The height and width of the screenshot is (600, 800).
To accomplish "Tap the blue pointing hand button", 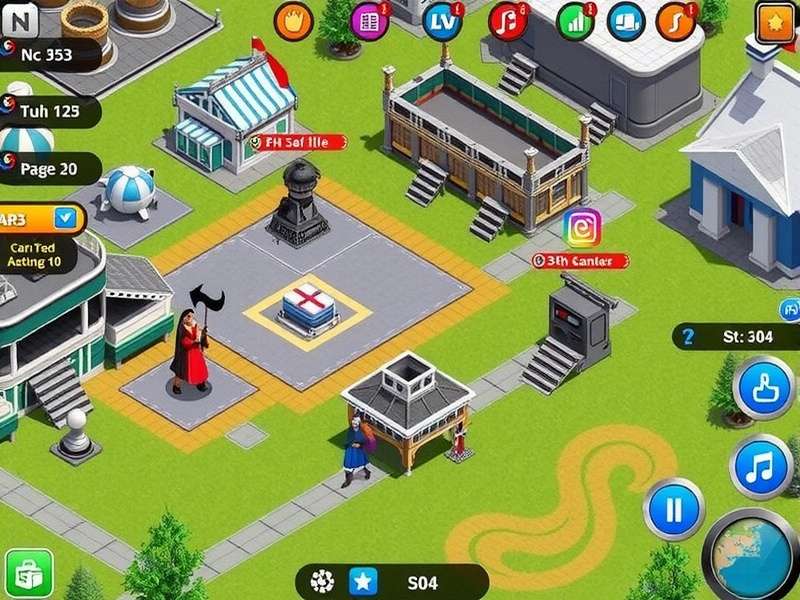I will (765, 388).
